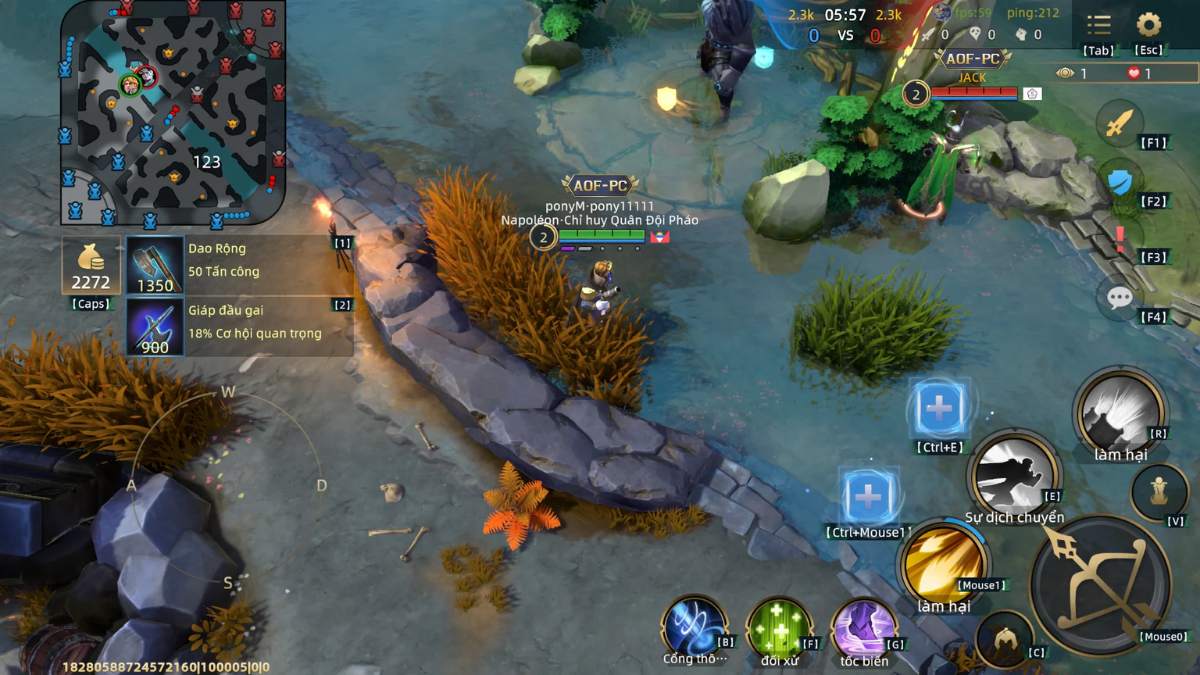Activate the blue recall spell icon
Image resolution: width=1200 pixels, height=675 pixels.
tap(694, 625)
